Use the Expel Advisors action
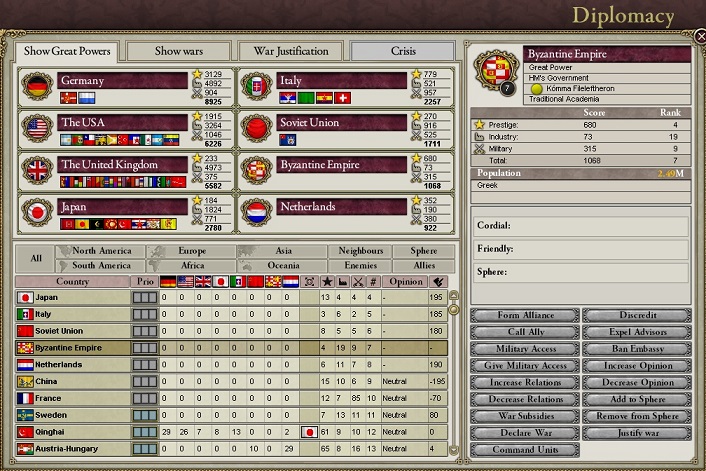 tap(637, 332)
